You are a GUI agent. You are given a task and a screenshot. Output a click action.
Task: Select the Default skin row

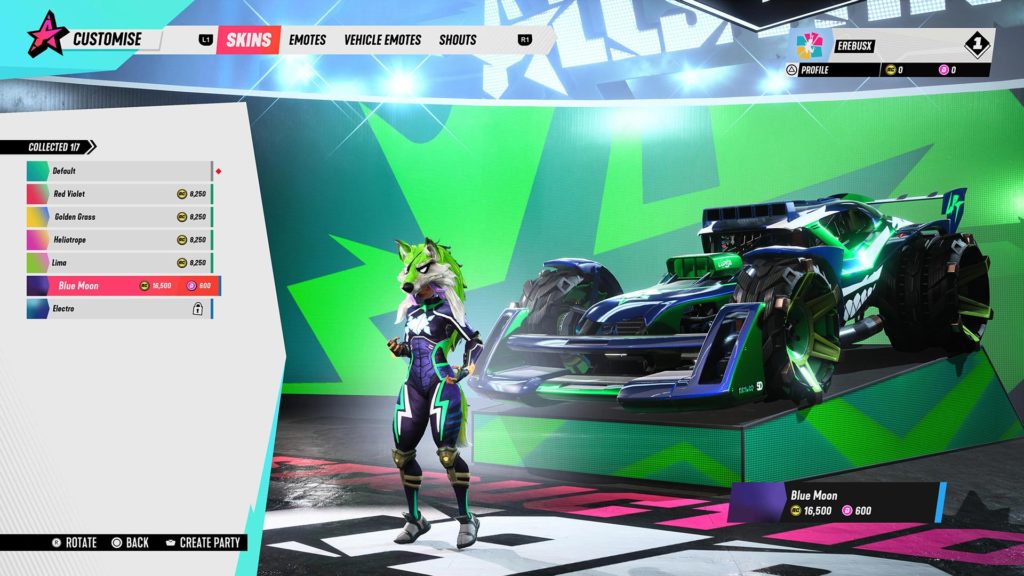(x=119, y=171)
